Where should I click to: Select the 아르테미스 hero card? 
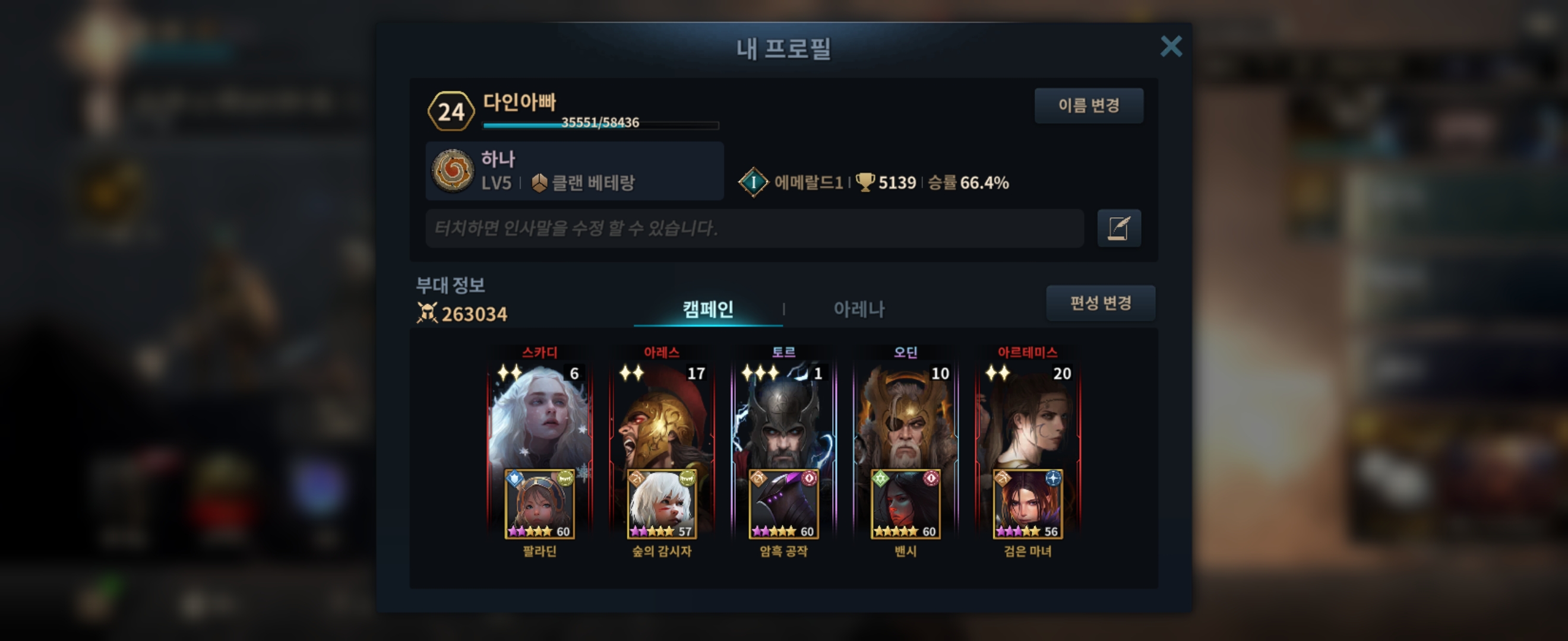tap(1028, 414)
